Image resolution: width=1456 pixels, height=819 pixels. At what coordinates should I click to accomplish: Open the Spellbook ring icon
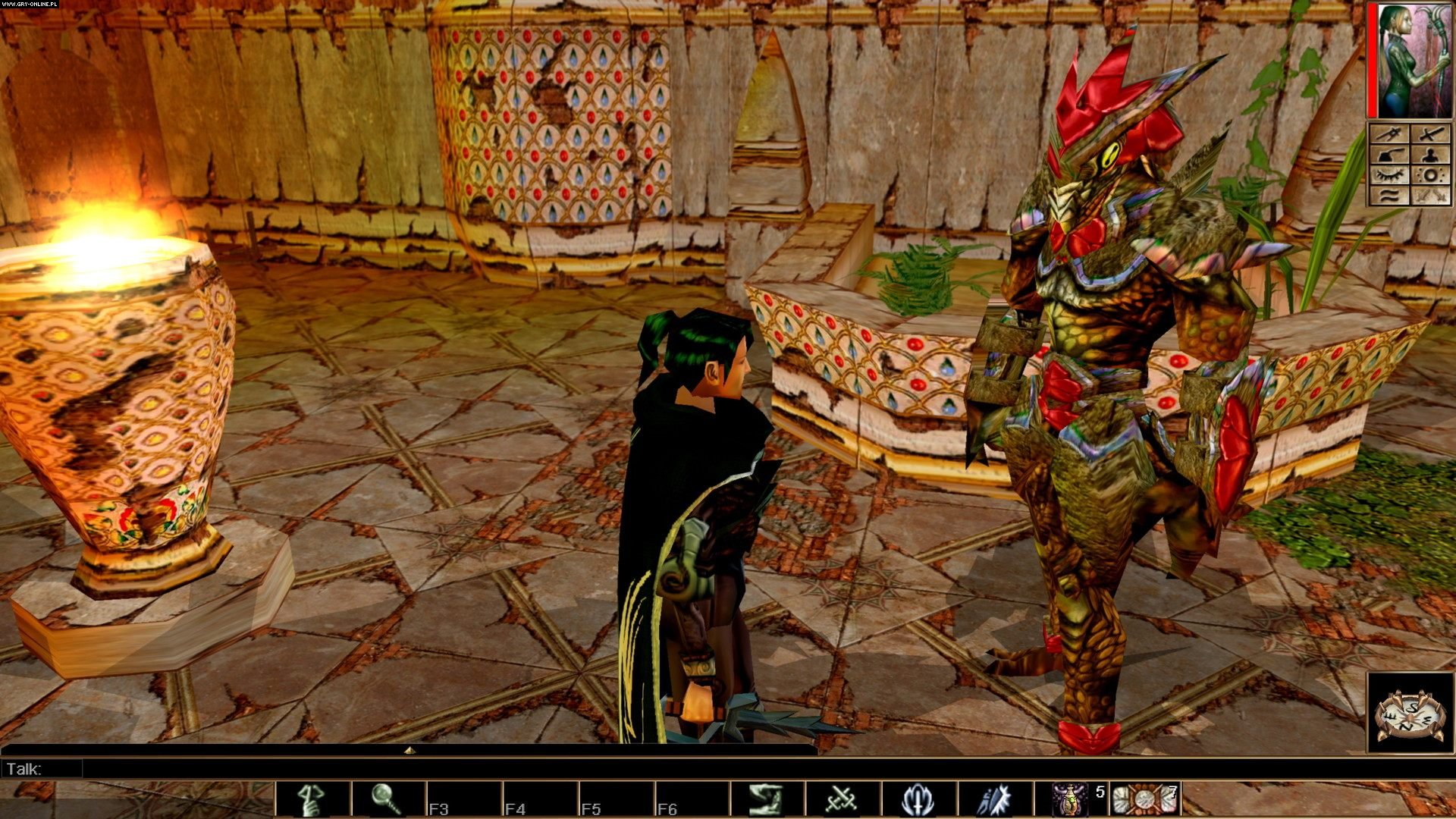point(1429,175)
